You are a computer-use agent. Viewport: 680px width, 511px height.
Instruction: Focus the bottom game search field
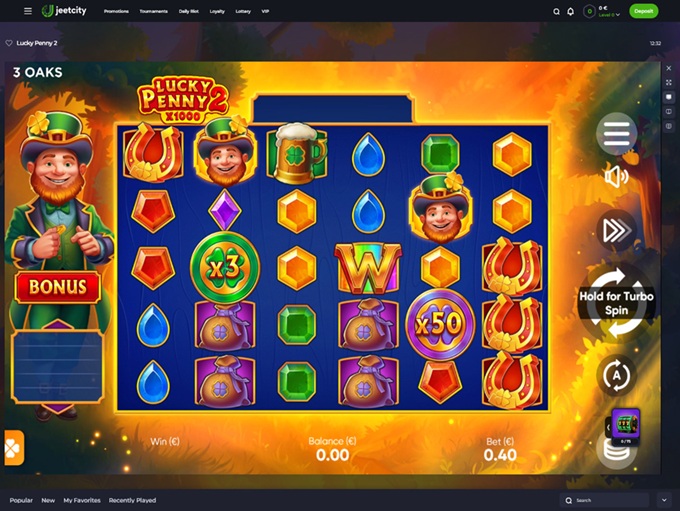pyautogui.click(x=610, y=500)
